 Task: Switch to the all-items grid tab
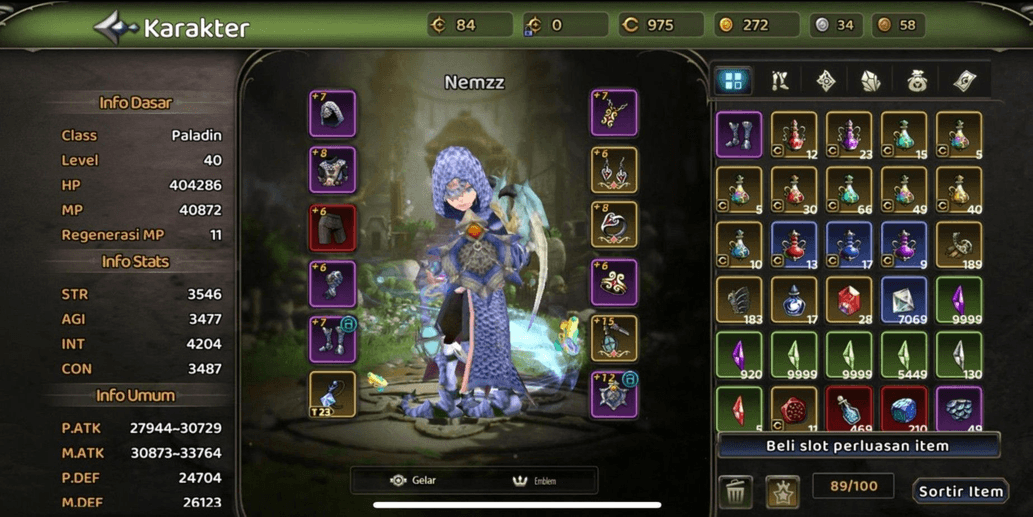733,81
